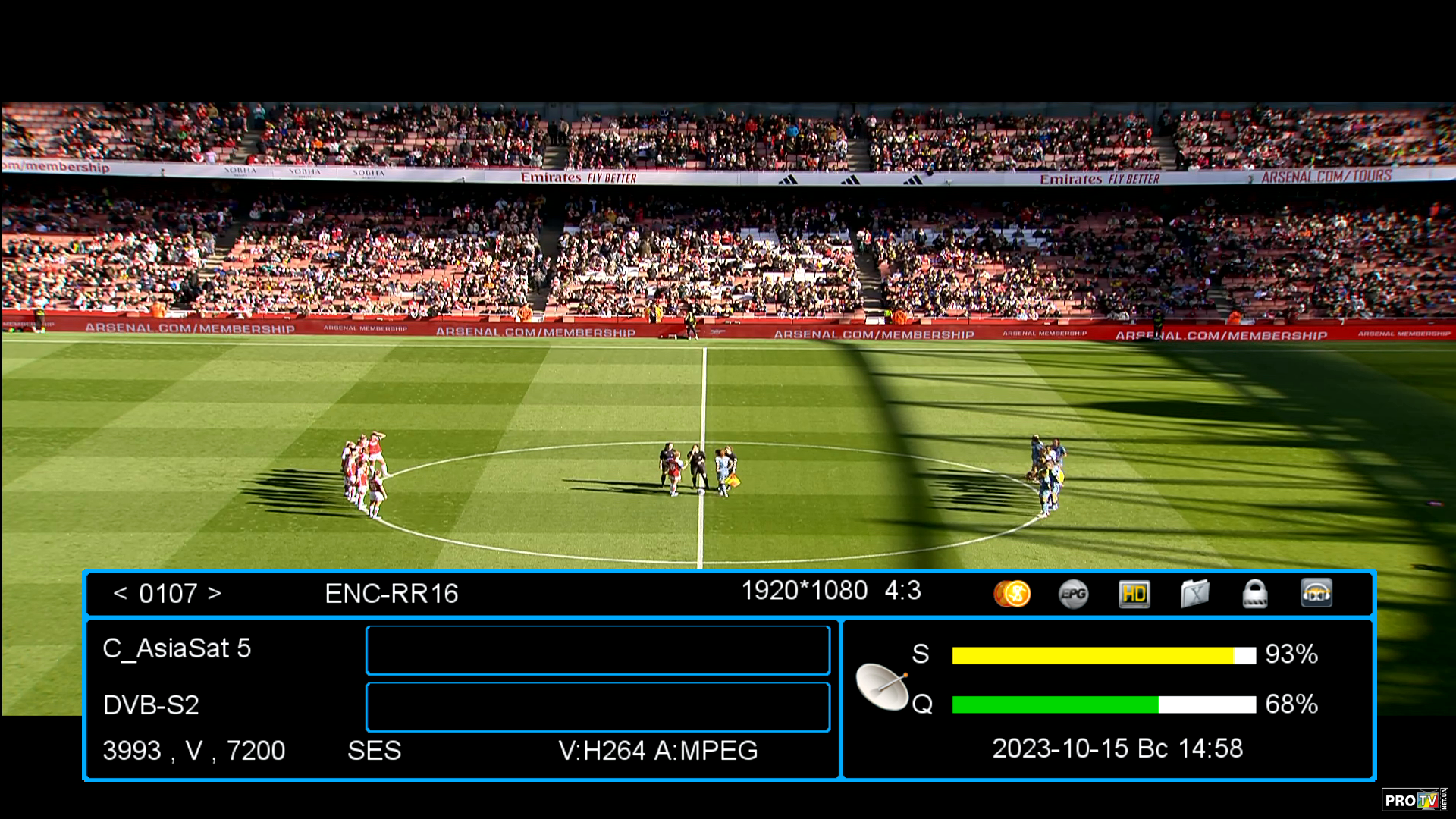Click the upper empty program info box
1456x819 pixels.
coord(598,650)
